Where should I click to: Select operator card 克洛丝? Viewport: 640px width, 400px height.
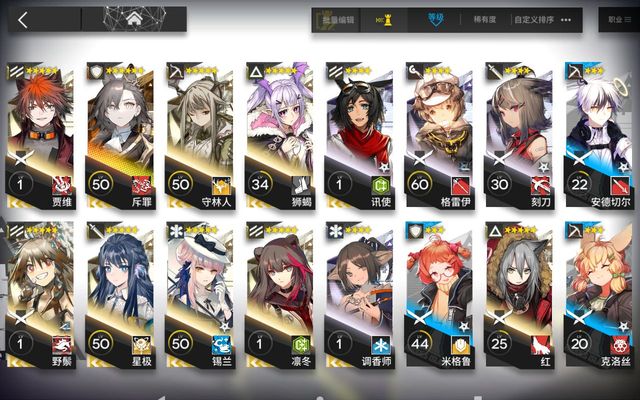click(x=596, y=292)
